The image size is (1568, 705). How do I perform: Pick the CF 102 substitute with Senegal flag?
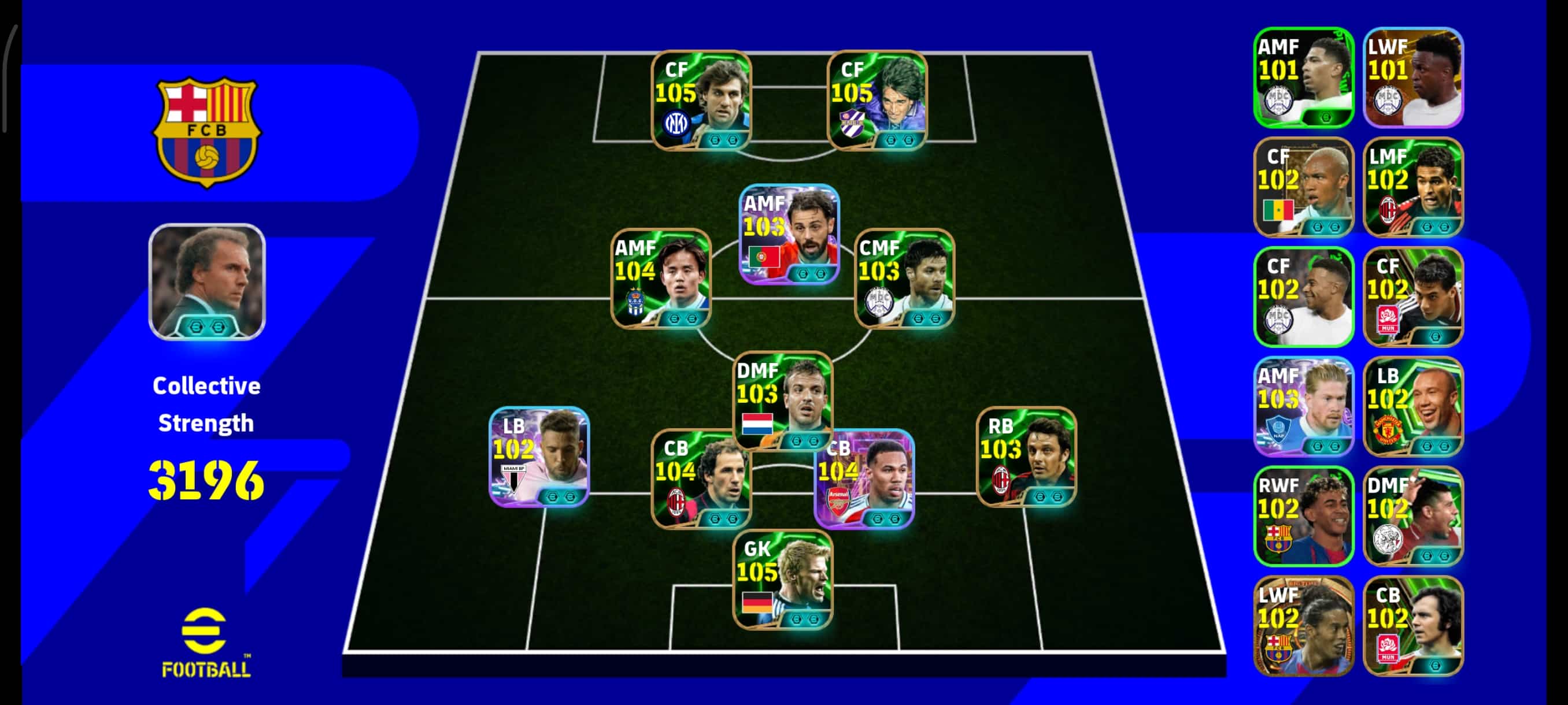(1304, 187)
